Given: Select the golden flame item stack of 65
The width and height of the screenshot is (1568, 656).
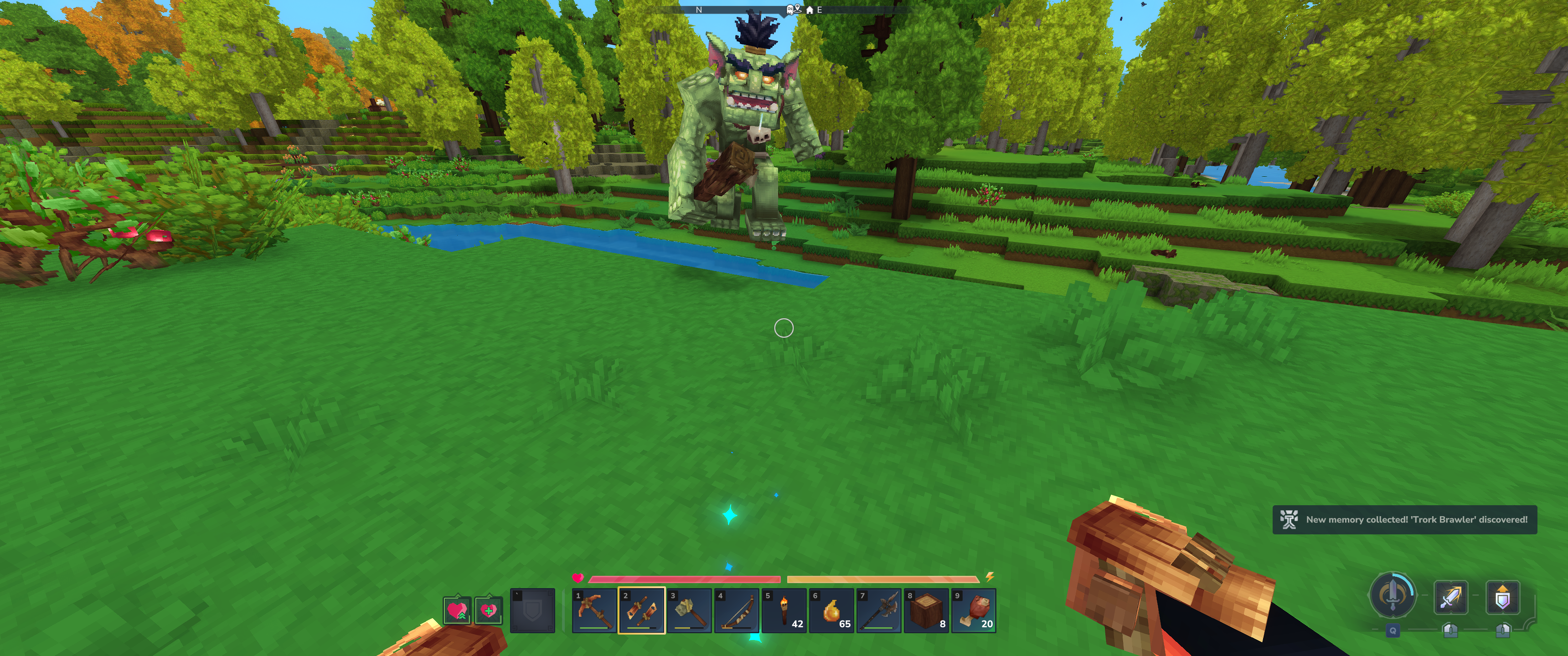Looking at the screenshot, I should pyautogui.click(x=831, y=610).
